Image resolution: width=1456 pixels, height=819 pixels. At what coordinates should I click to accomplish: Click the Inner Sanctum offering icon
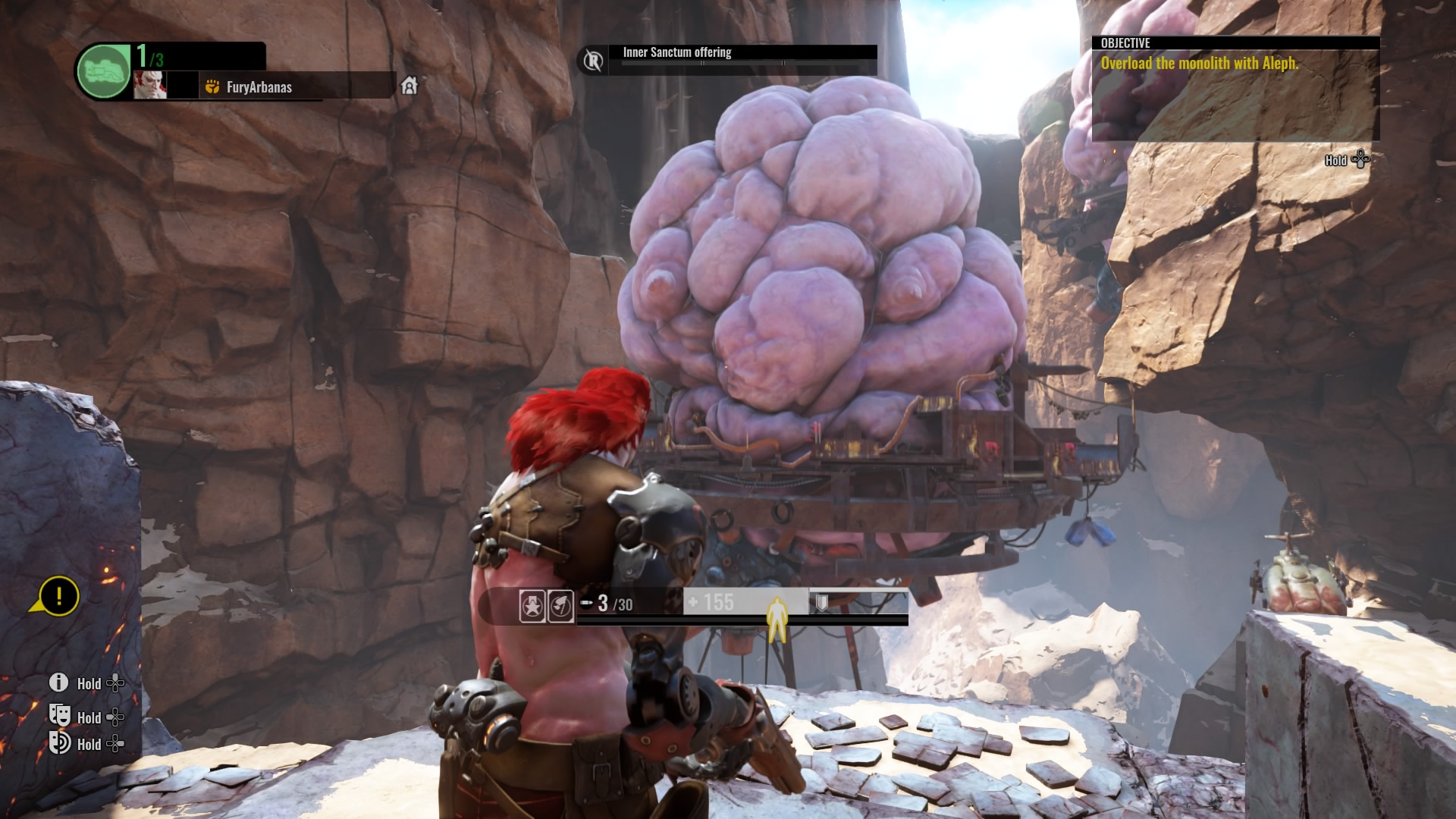point(594,60)
